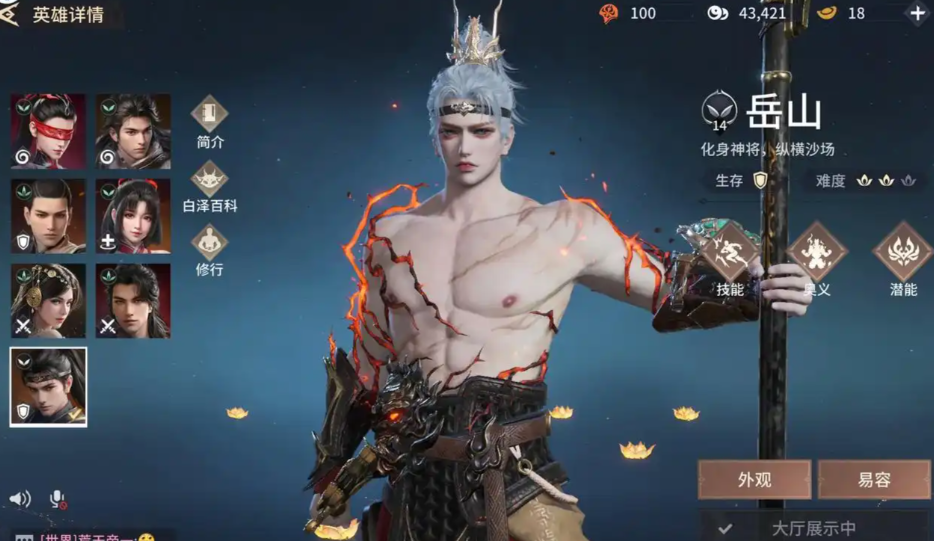Viewport: 934px width, 541px height.
Task: Choose the hero with the red hair bun
Action: coord(133,216)
